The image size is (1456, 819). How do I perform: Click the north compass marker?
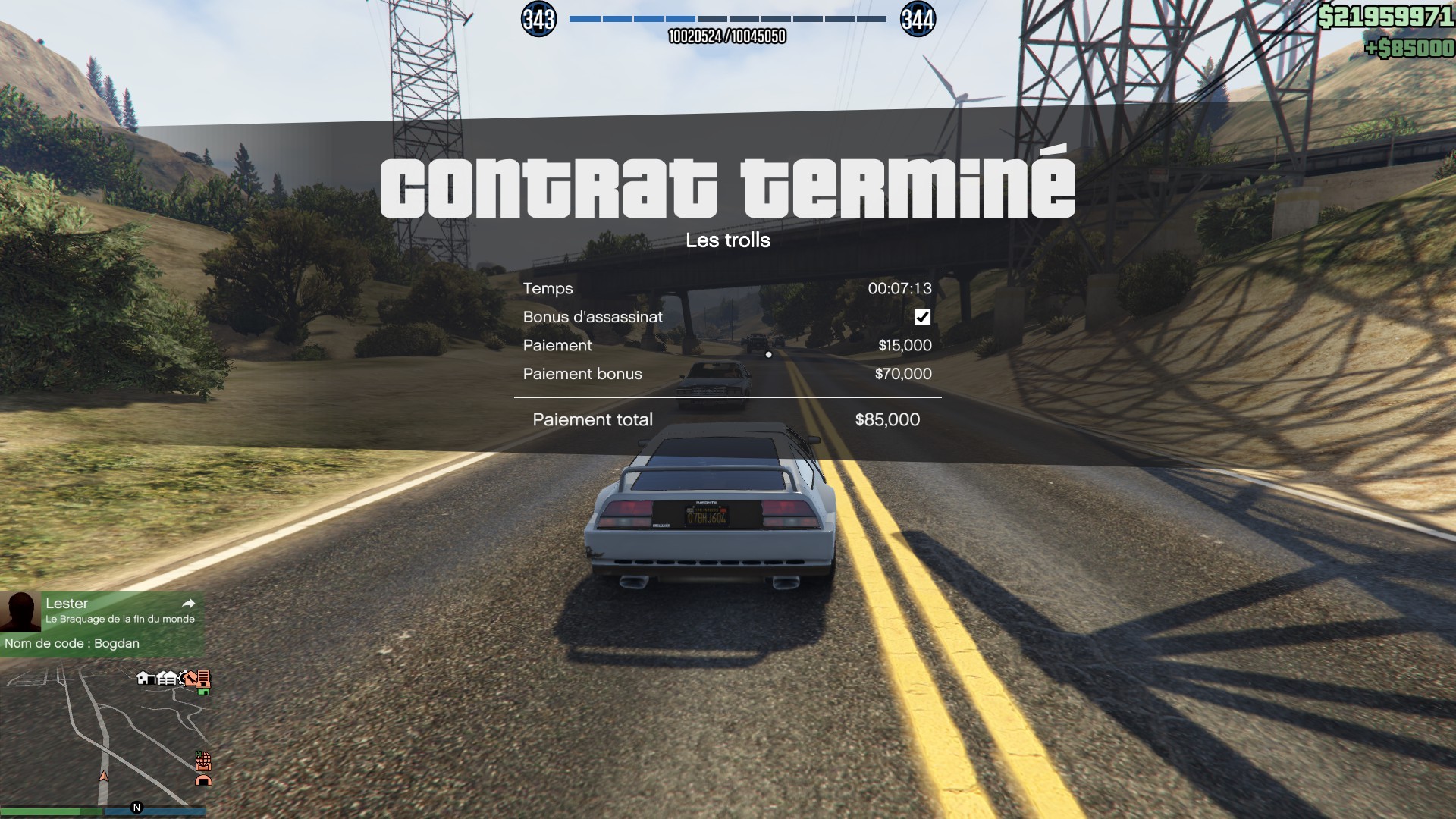point(136,808)
